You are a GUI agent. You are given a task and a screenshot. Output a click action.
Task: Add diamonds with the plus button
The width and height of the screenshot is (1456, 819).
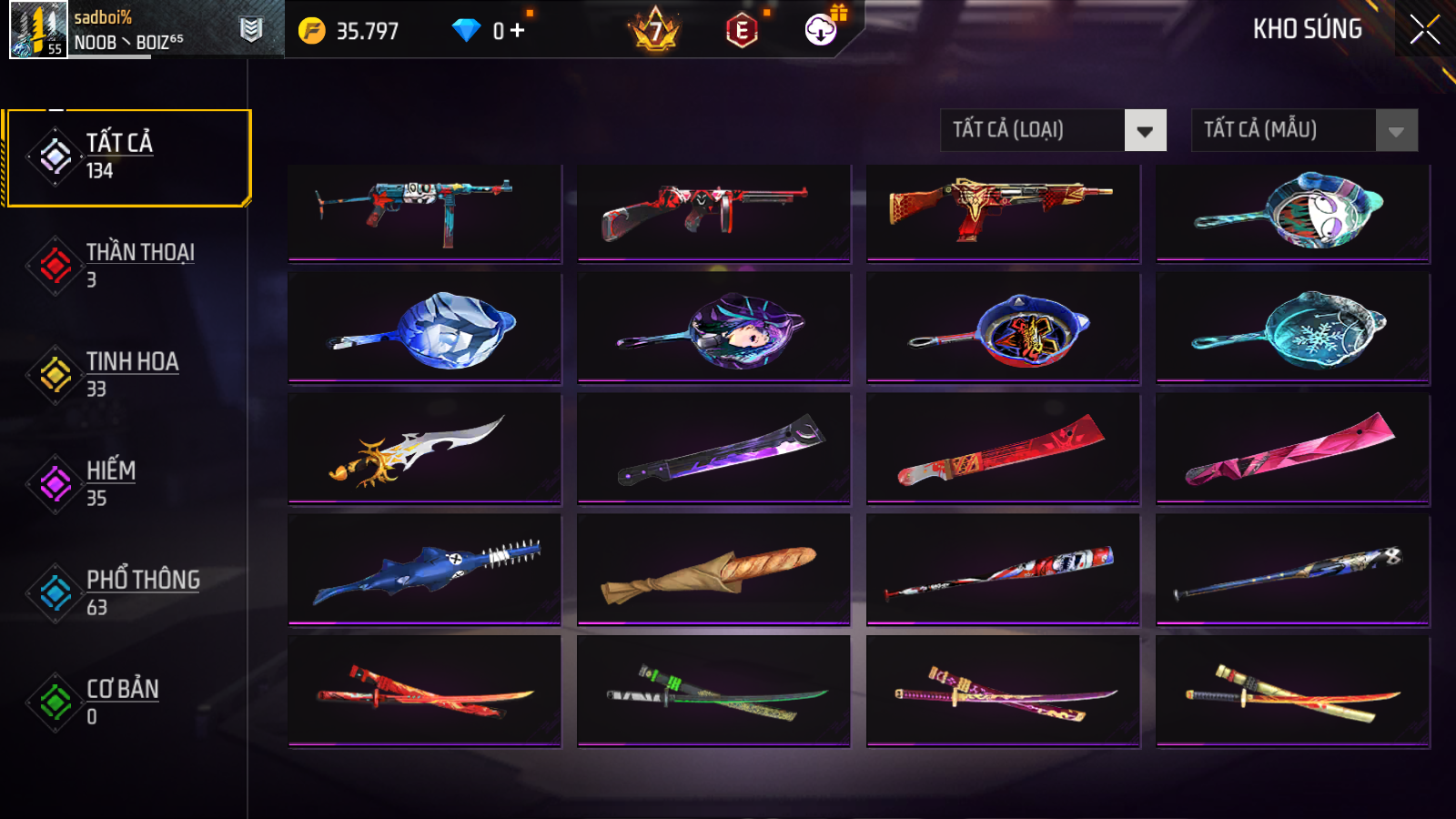pyautogui.click(x=518, y=31)
